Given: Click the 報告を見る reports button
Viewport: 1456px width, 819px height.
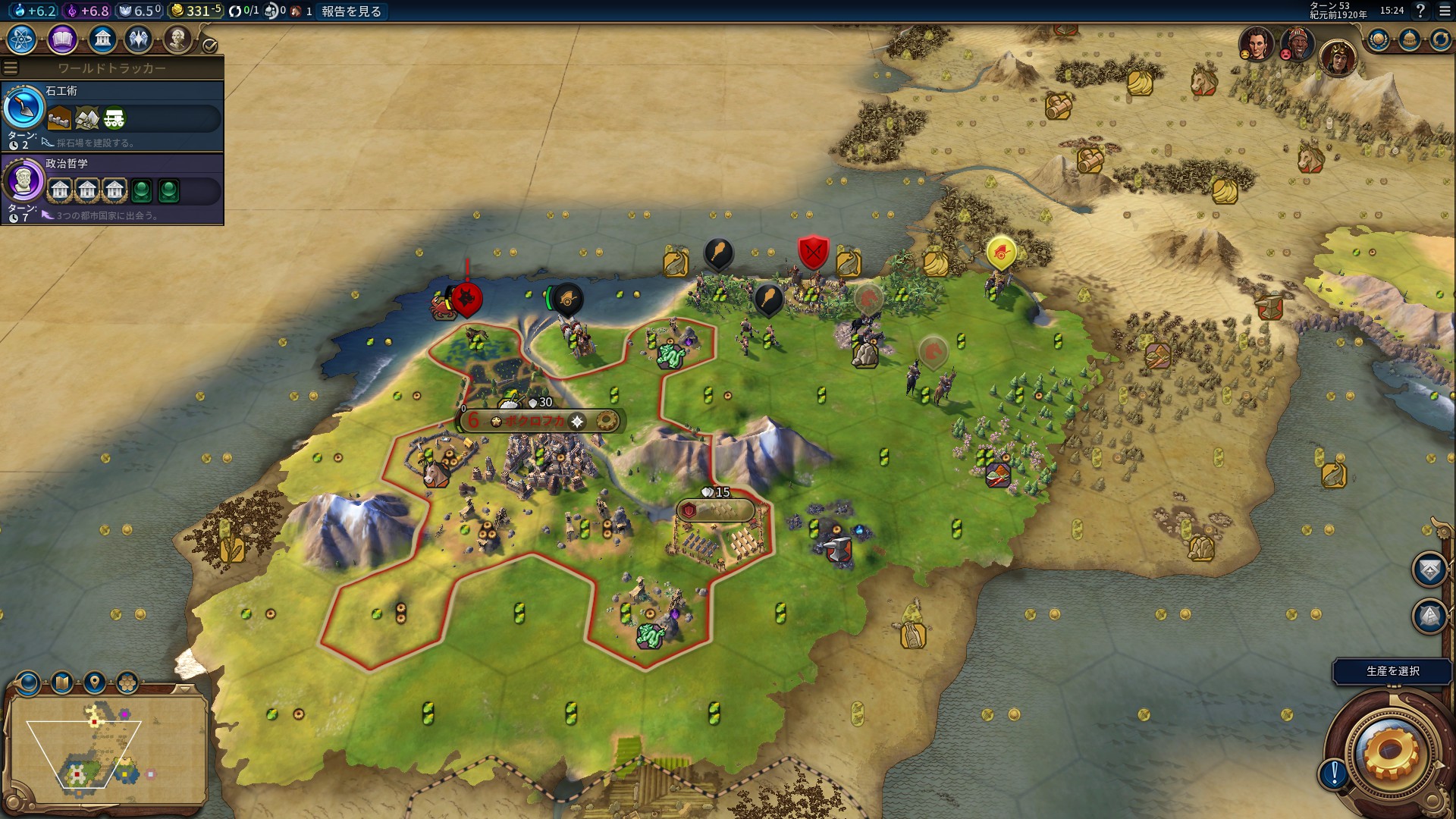Looking at the screenshot, I should (351, 11).
